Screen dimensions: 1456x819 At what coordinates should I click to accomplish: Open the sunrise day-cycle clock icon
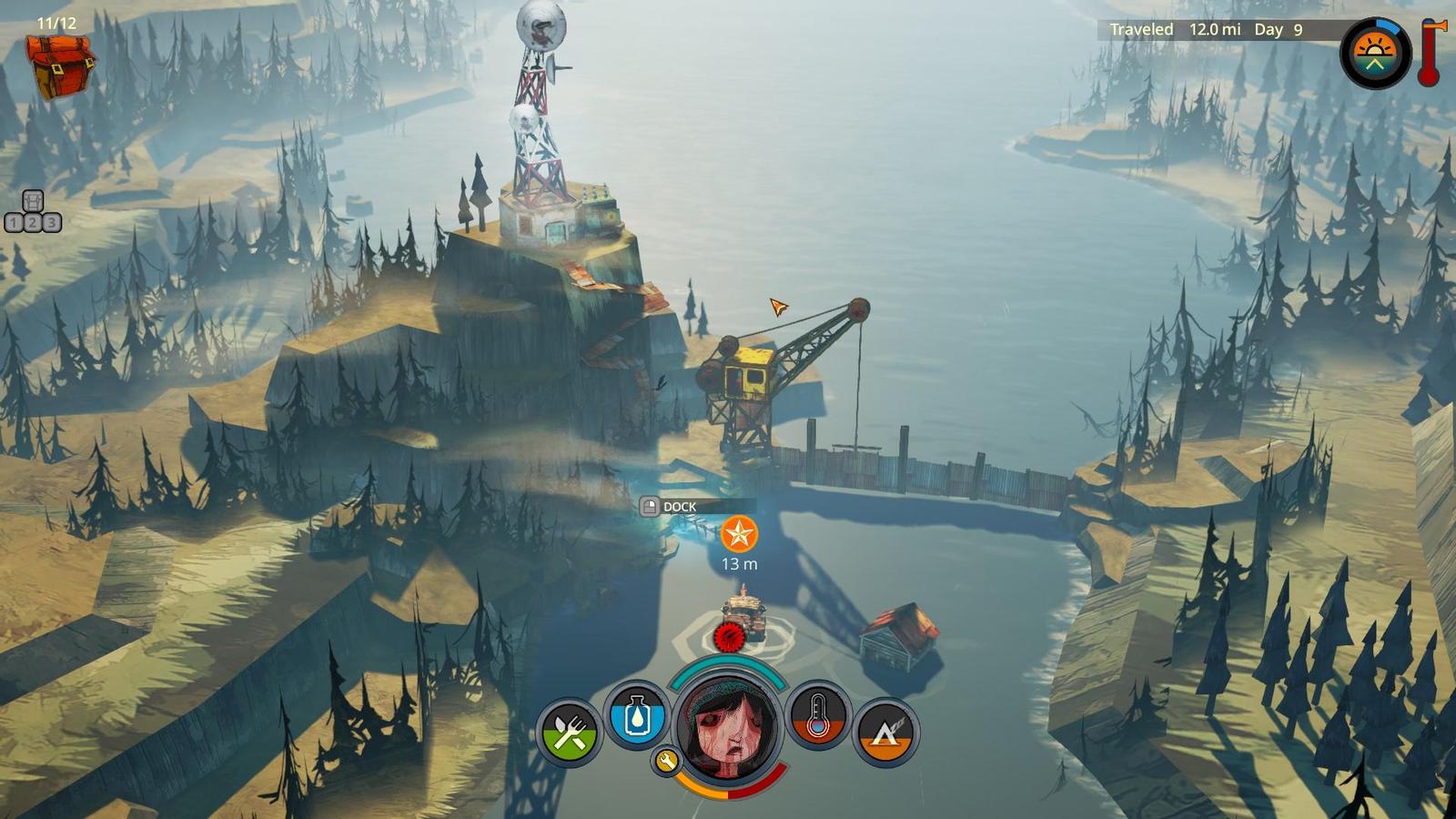pyautogui.click(x=1375, y=54)
